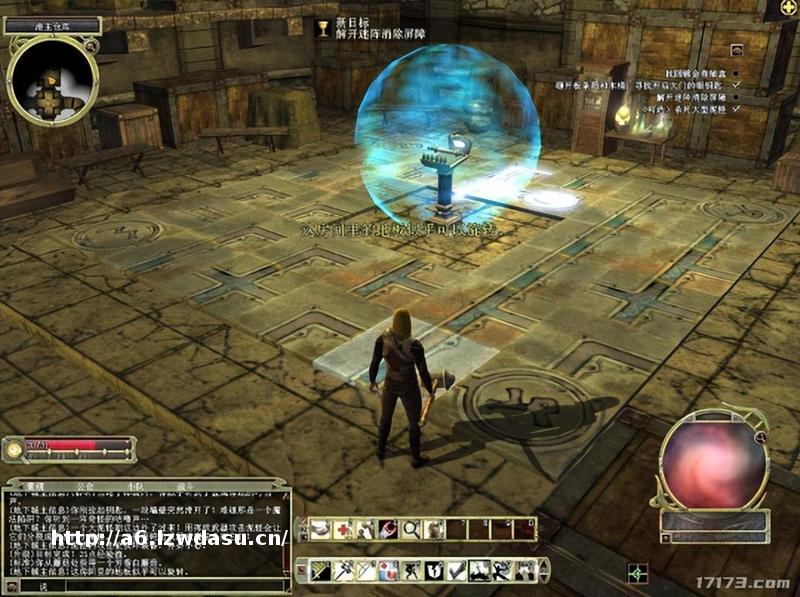The image size is (800, 597).
Task: Click the bar beneath the red orb
Action: [714, 521]
